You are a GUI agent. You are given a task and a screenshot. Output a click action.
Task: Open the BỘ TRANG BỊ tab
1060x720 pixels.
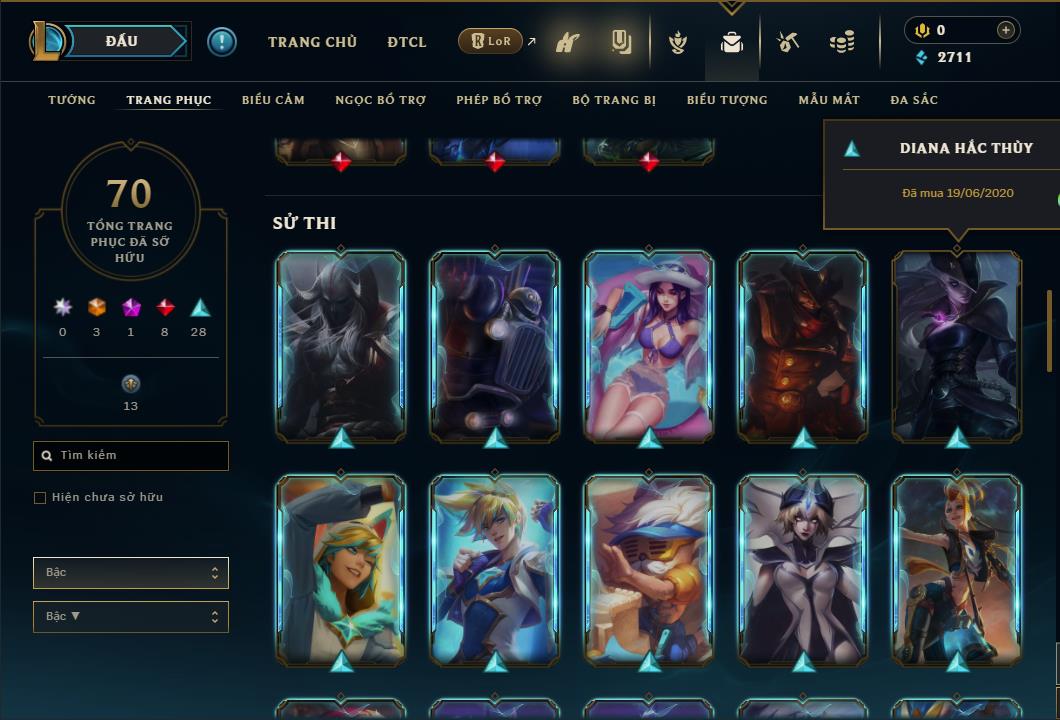(x=614, y=100)
